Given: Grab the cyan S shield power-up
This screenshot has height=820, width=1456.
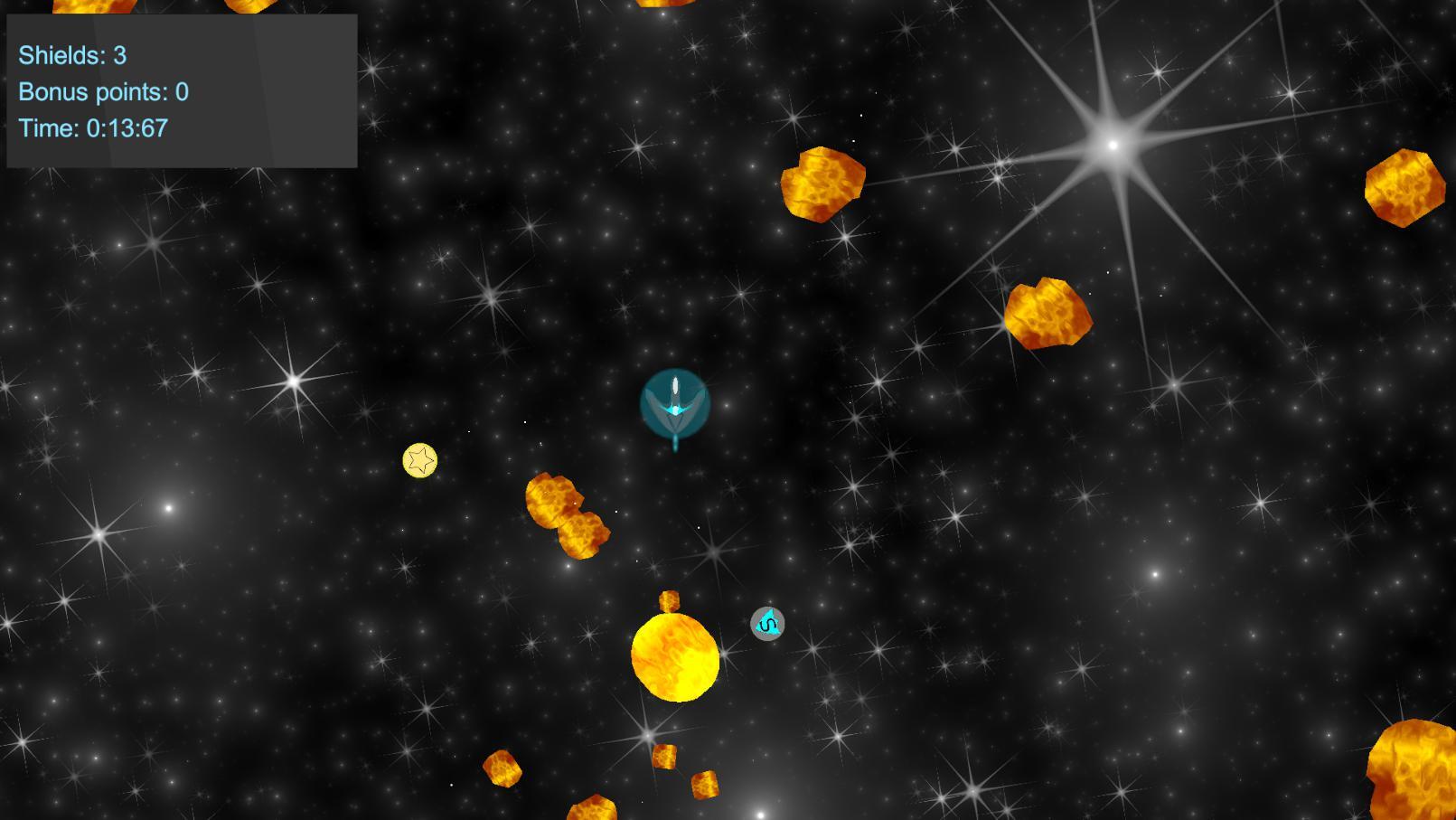Looking at the screenshot, I should click(766, 624).
